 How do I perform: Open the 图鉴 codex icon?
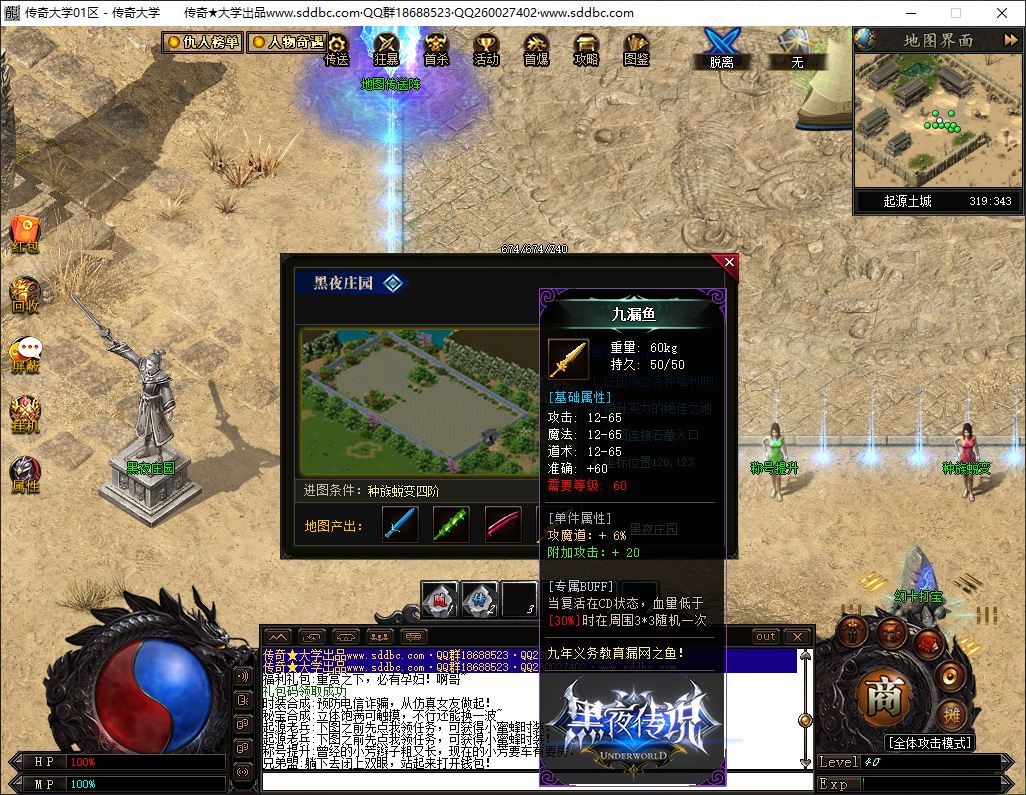click(x=636, y=48)
